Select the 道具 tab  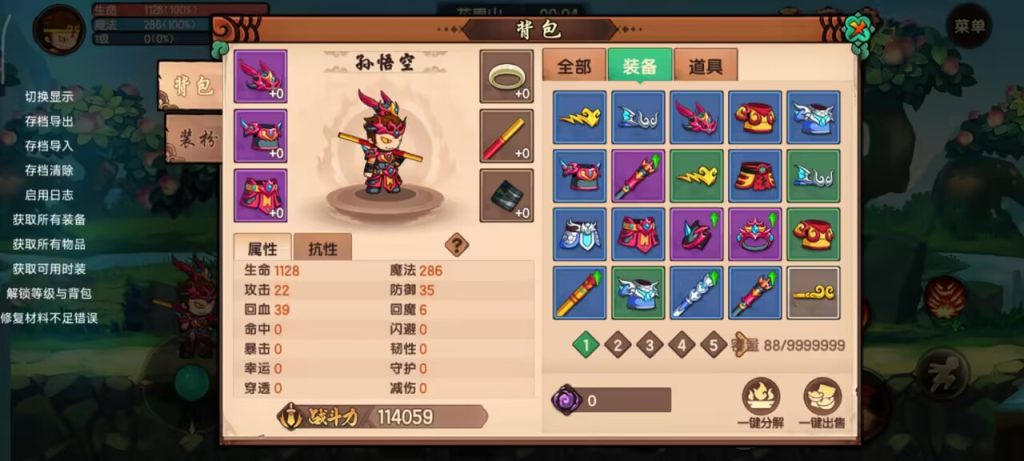[706, 67]
